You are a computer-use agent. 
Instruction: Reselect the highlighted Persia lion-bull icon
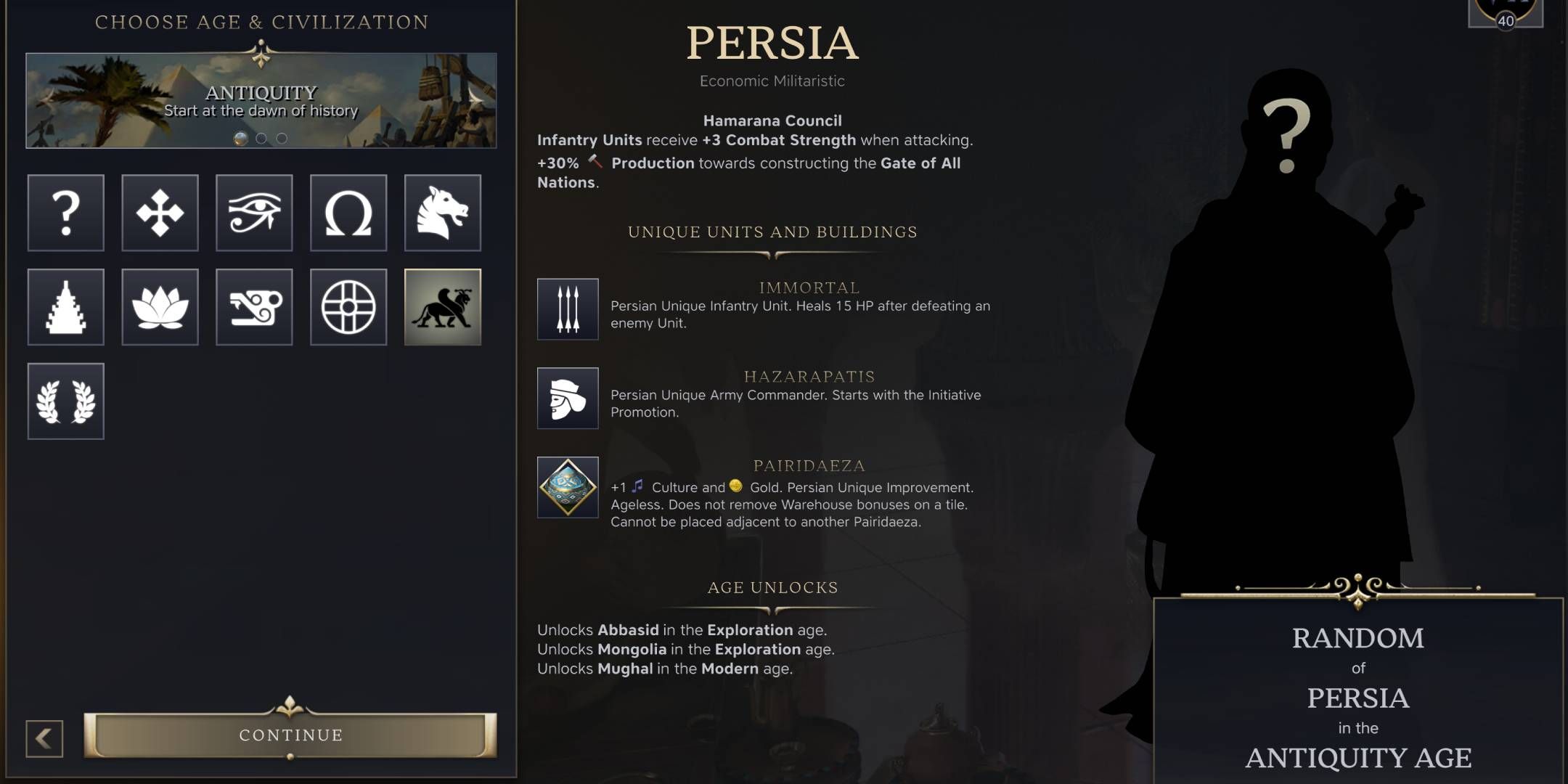443,306
